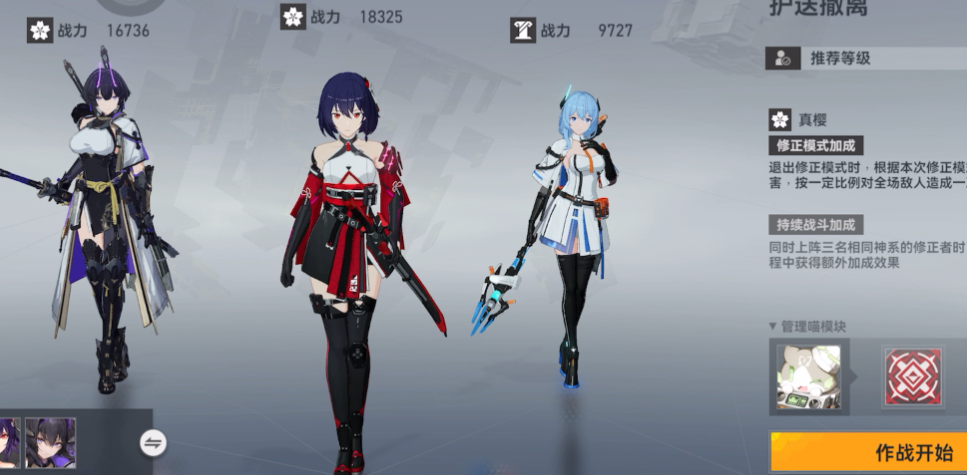This screenshot has height=475, width=967.
Task: Open the admin cat module slot
Action: tap(809, 375)
